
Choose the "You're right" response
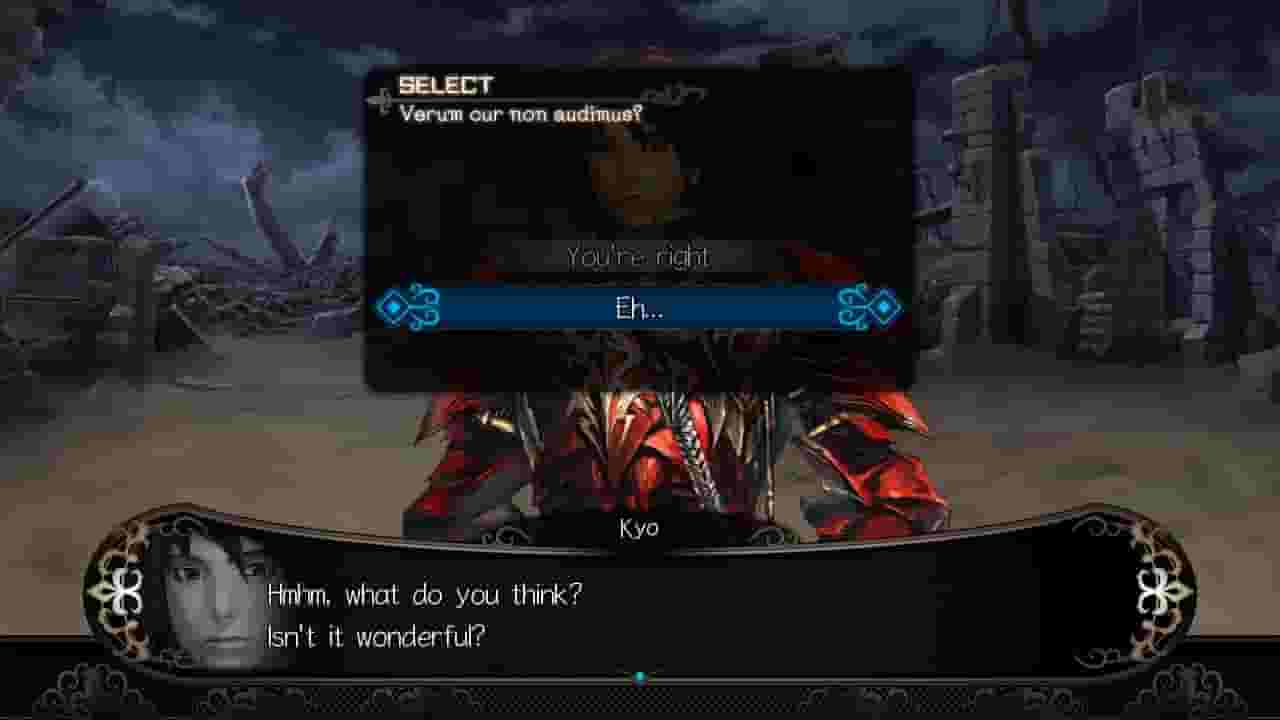[x=640, y=257]
